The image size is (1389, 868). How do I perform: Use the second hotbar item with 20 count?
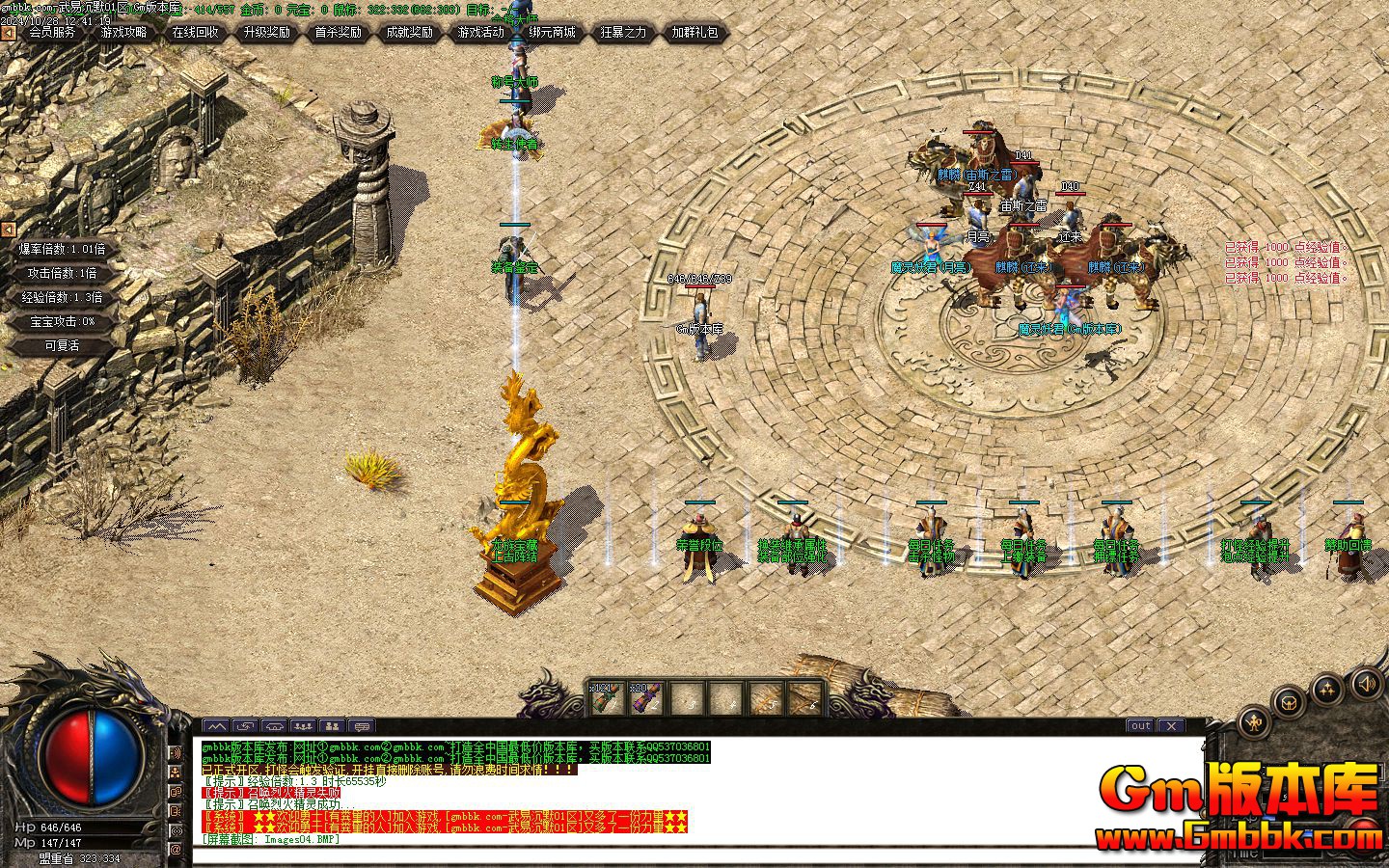(646, 698)
